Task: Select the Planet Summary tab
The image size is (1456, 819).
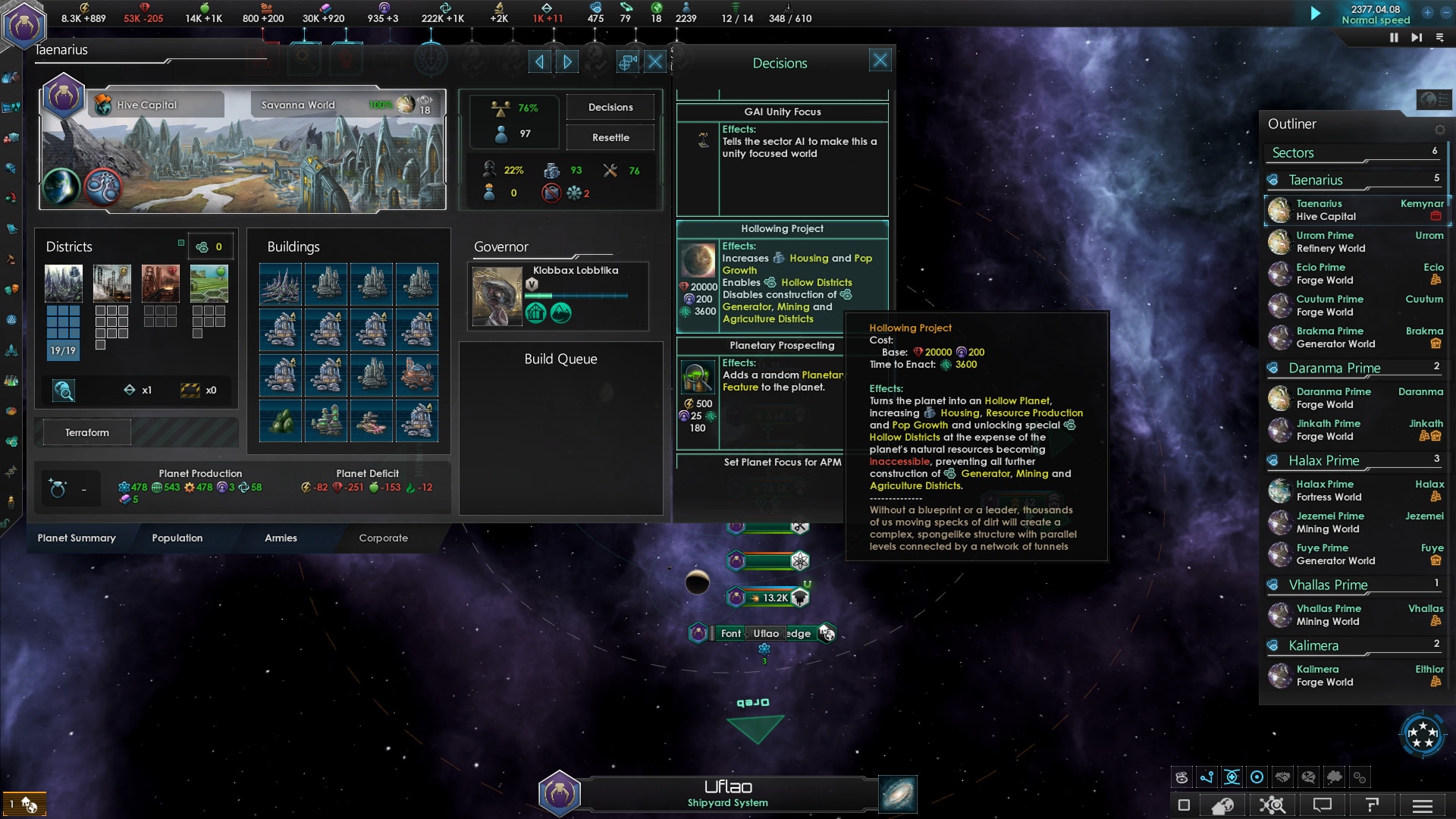Action: pyautogui.click(x=77, y=538)
